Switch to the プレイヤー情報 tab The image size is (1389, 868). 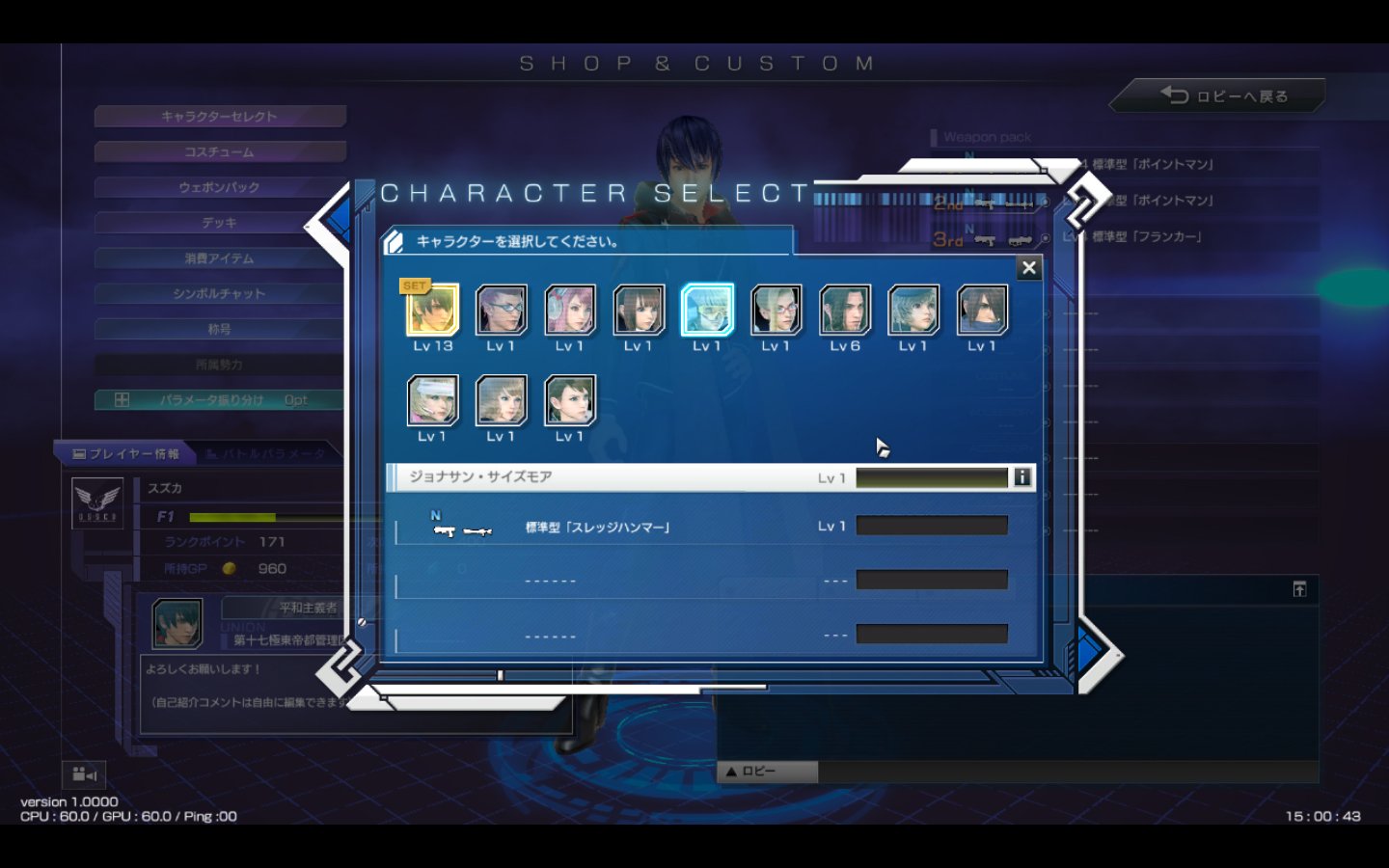[x=125, y=453]
